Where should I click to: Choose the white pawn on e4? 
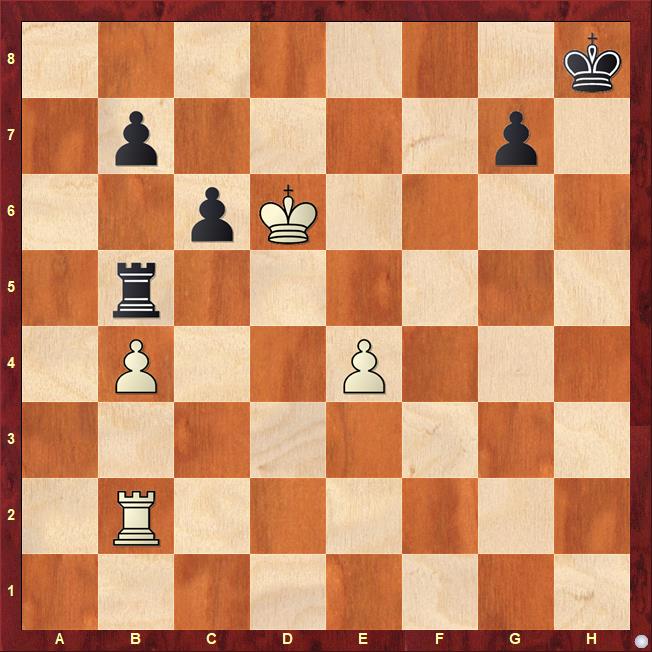[x=364, y=366]
